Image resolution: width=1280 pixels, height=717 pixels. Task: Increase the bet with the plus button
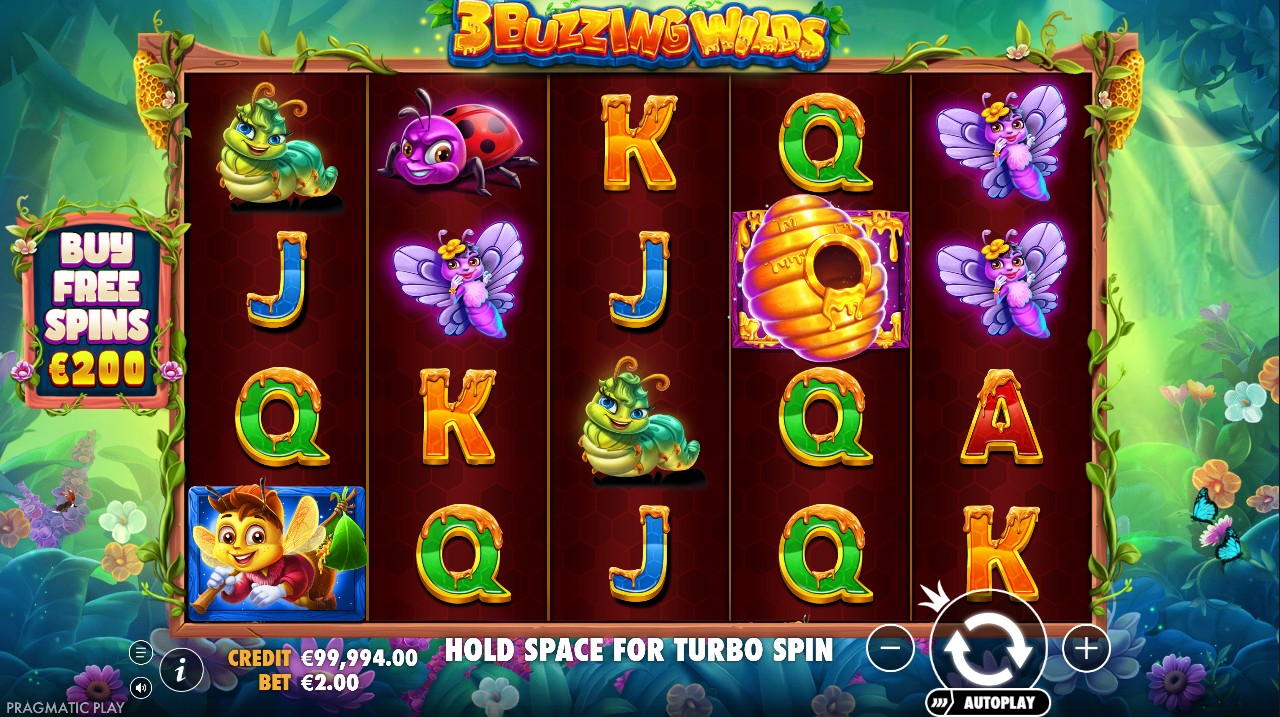pyautogui.click(x=1086, y=650)
